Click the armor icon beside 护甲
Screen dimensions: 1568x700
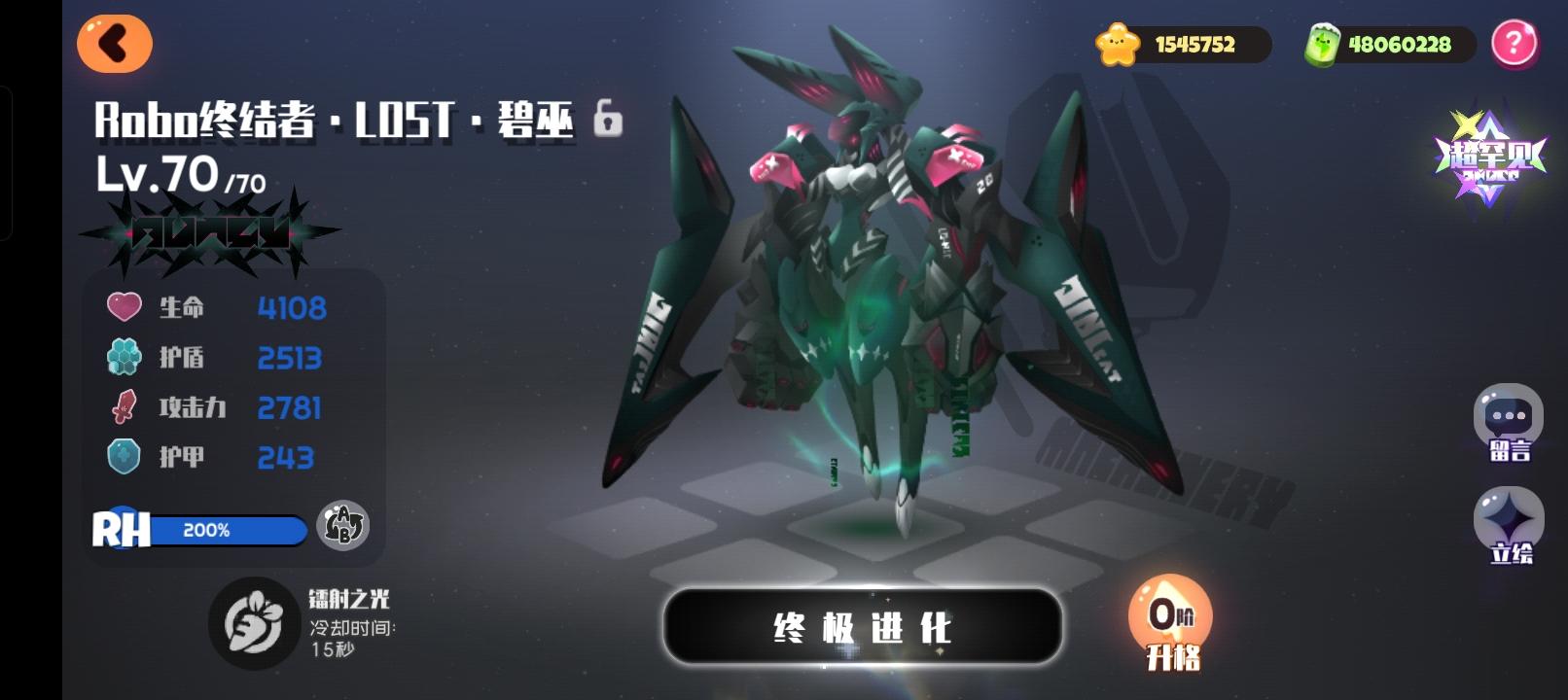pos(122,457)
